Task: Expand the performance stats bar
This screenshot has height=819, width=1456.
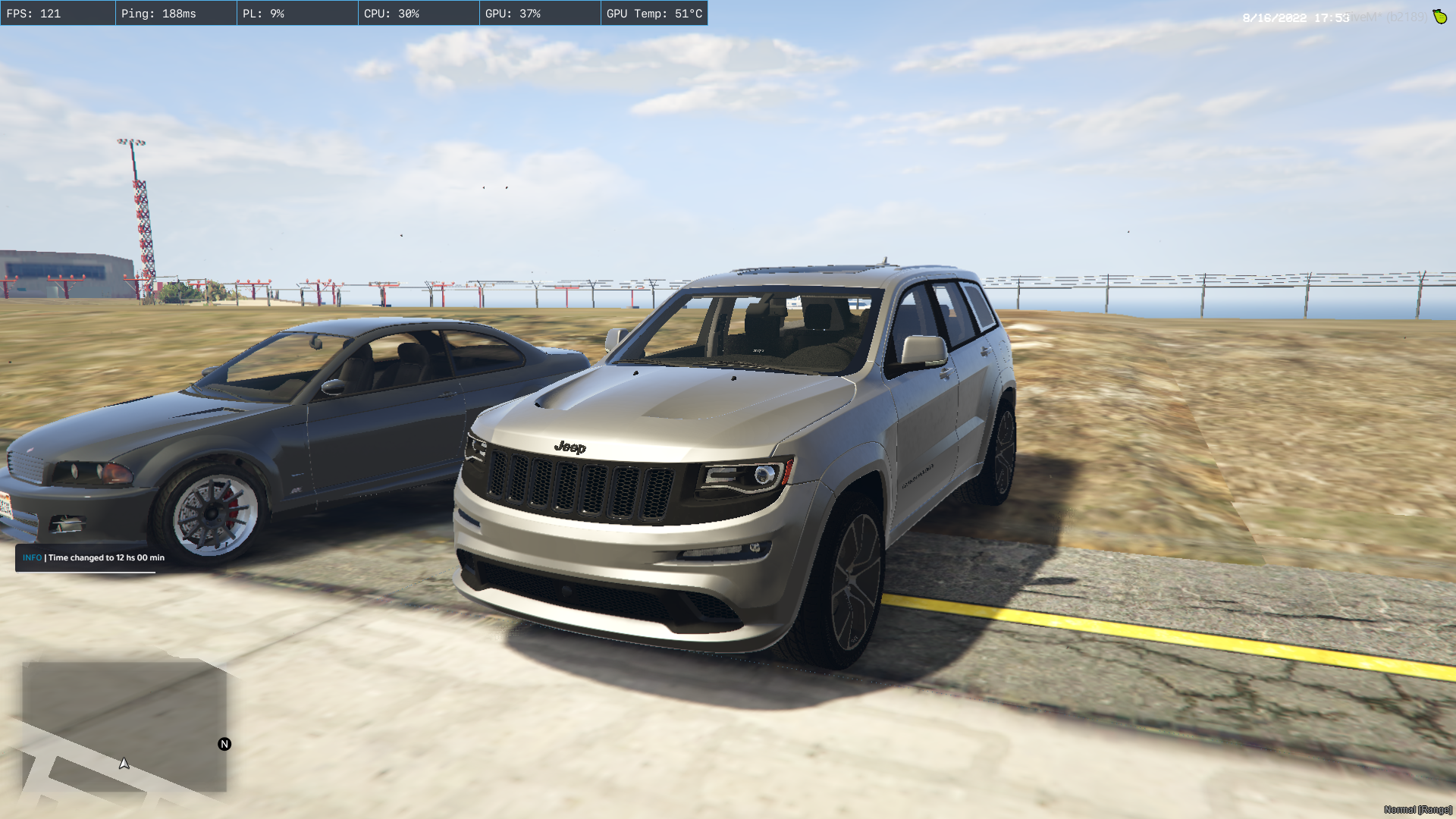Action: [356, 13]
